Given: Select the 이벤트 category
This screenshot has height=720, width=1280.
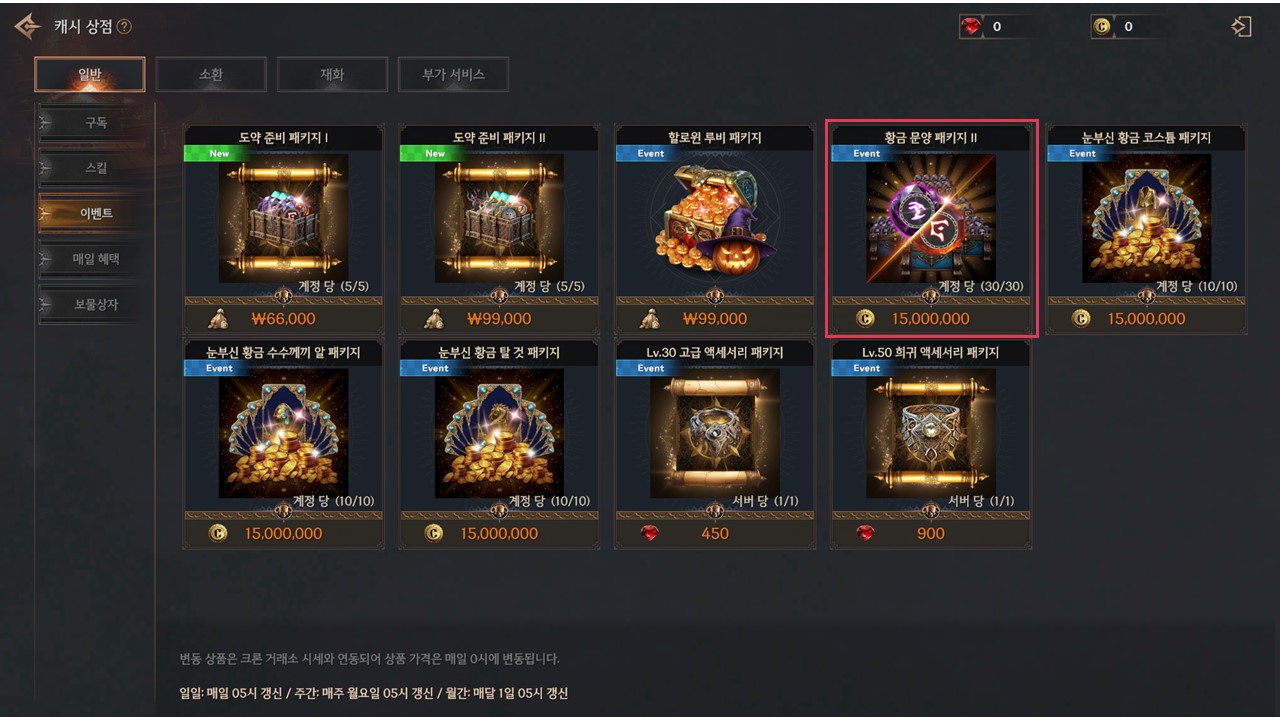Looking at the screenshot, I should [x=95, y=213].
